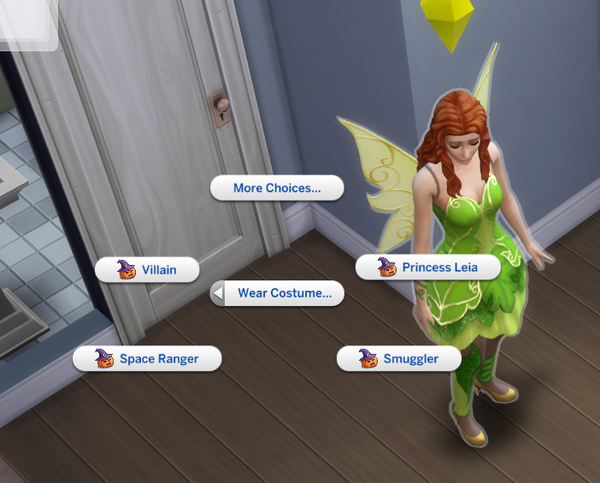Choose the More Choices option
Image resolution: width=600 pixels, height=483 pixels.
(x=276, y=188)
